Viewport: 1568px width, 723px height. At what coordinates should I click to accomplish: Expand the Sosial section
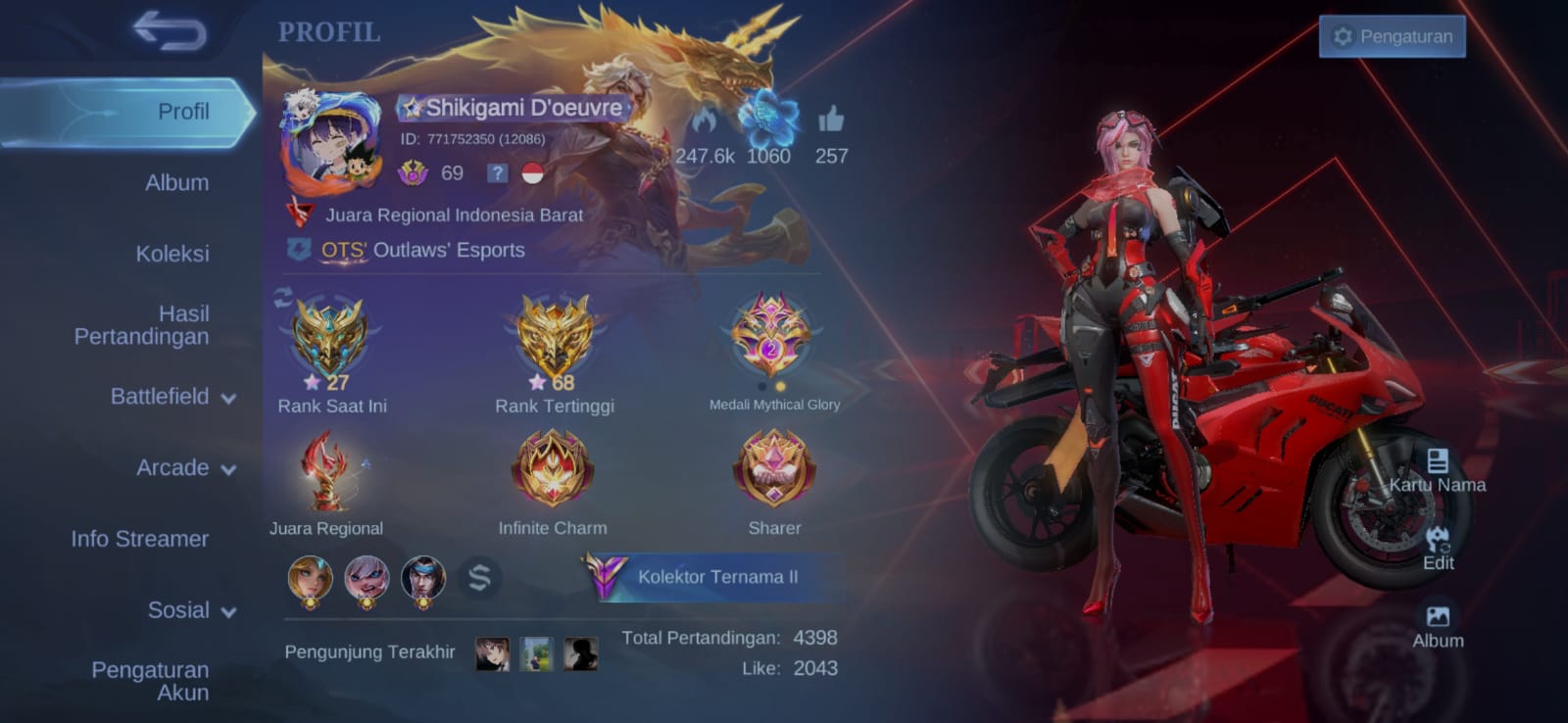click(191, 610)
